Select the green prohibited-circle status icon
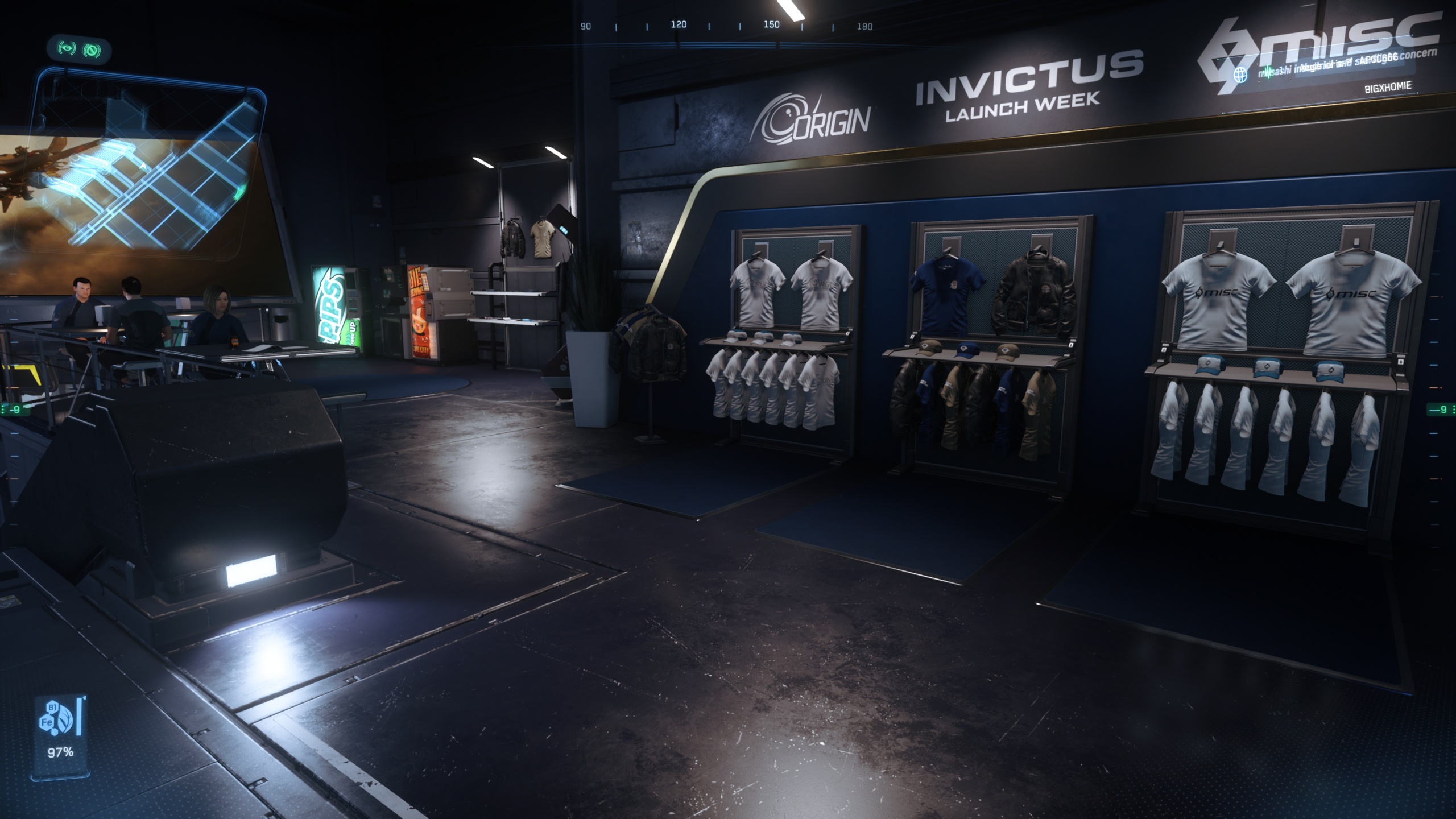Image resolution: width=1456 pixels, height=819 pixels. pos(91,51)
